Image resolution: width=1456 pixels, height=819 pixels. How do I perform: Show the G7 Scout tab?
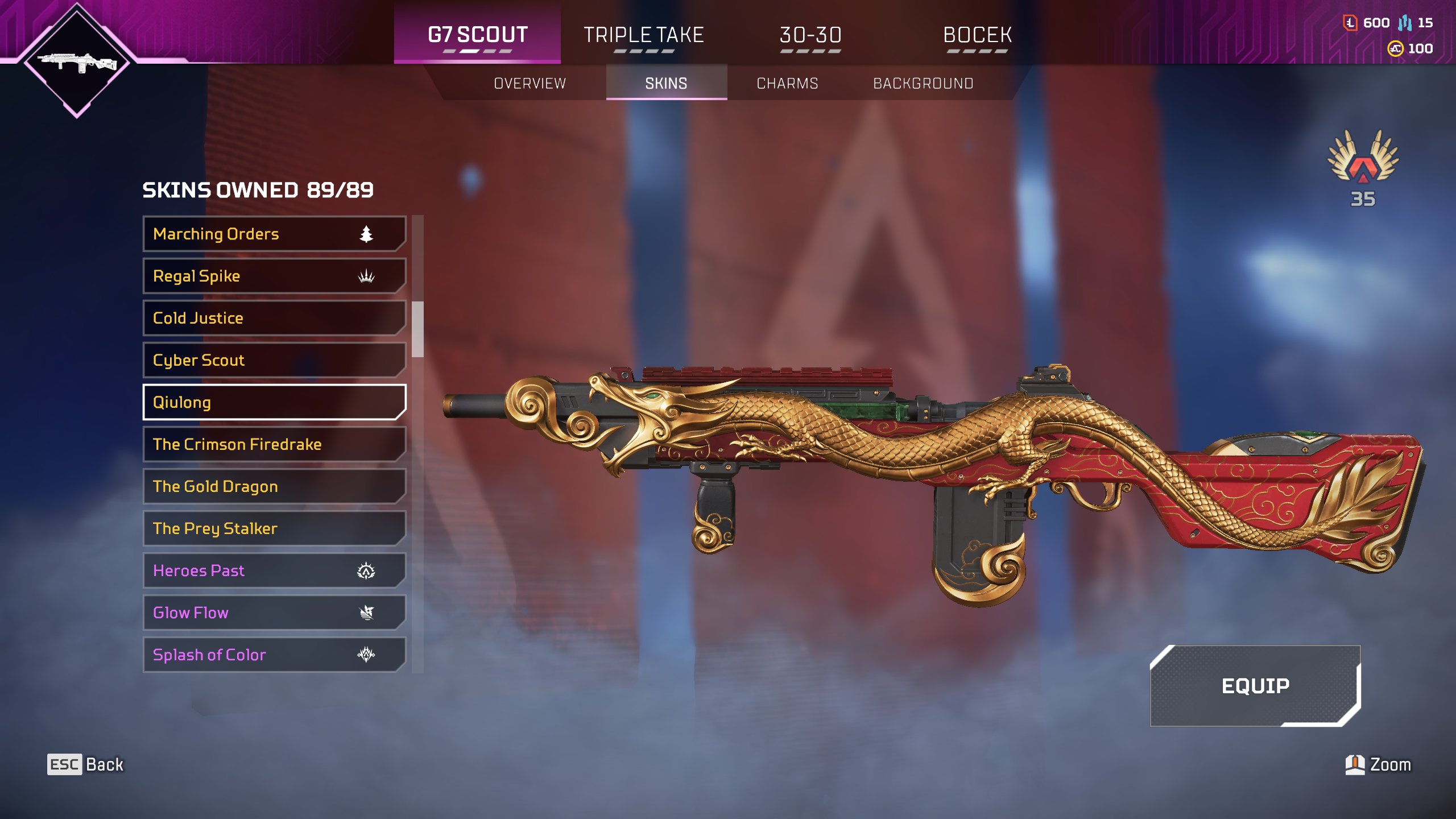click(477, 35)
